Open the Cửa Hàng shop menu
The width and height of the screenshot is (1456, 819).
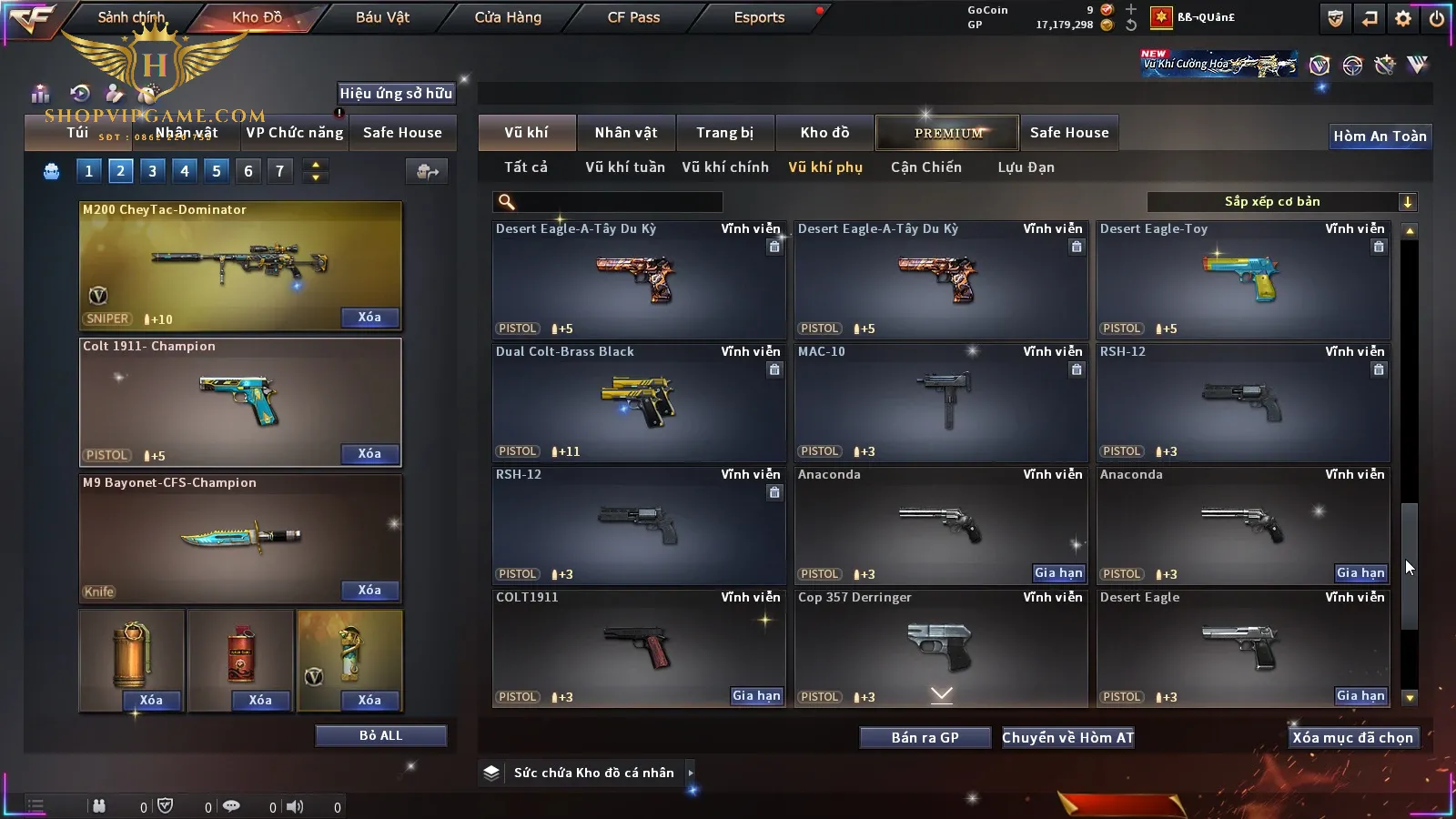[x=508, y=17]
